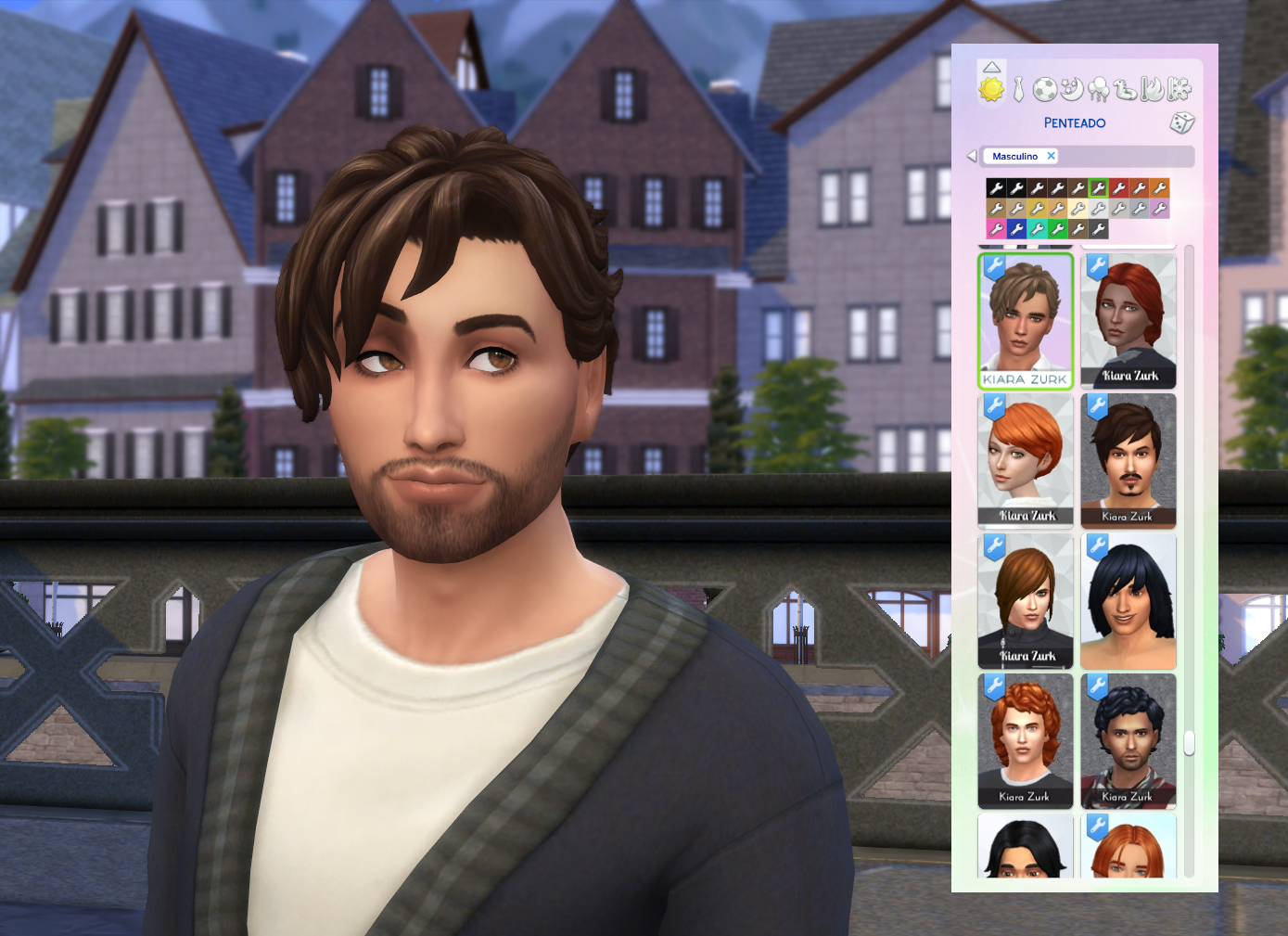Open Athletic outfits soccer ball icon
This screenshot has height=936, width=1288.
tap(1044, 89)
